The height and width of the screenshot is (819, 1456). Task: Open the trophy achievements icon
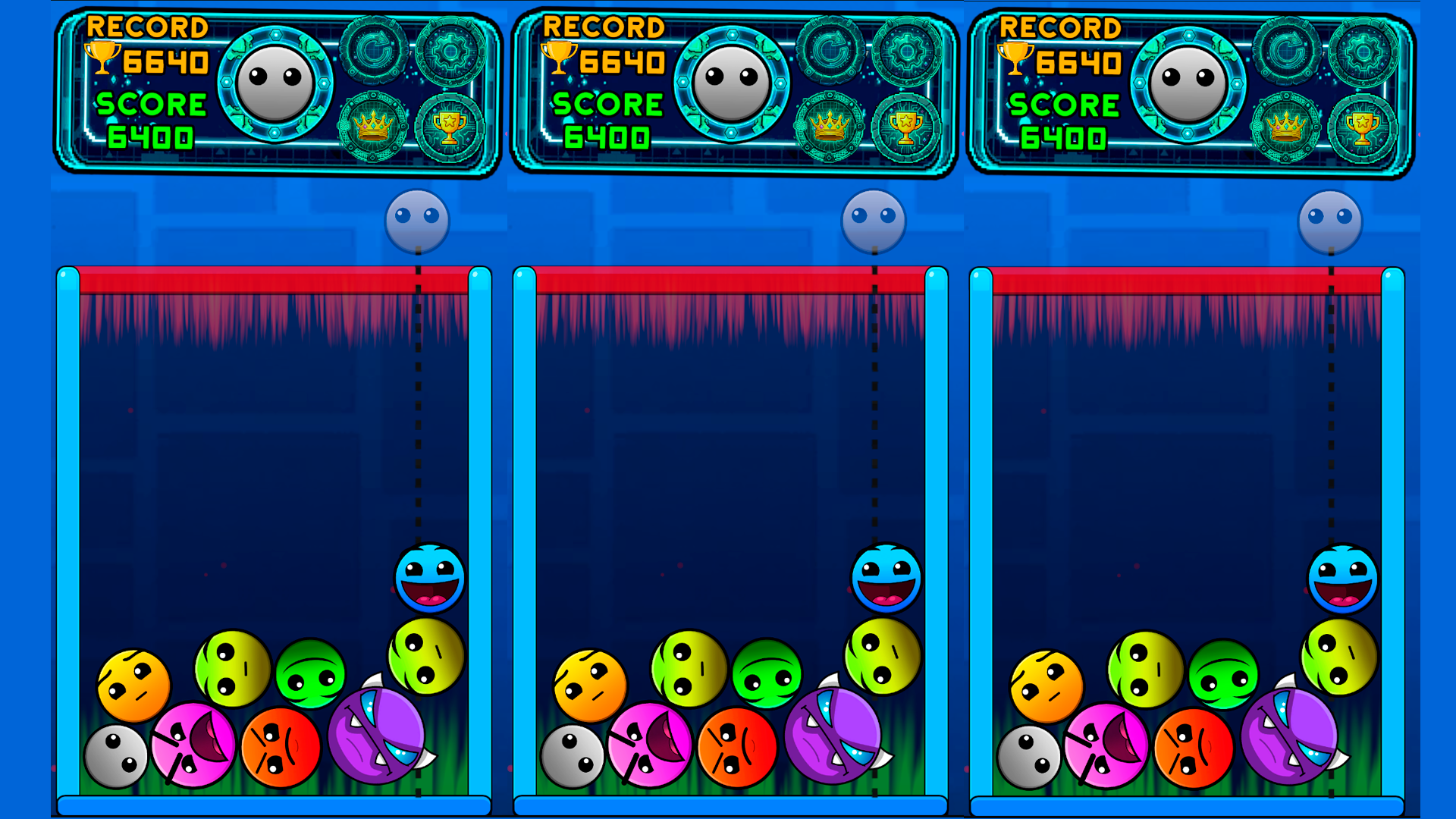(449, 127)
